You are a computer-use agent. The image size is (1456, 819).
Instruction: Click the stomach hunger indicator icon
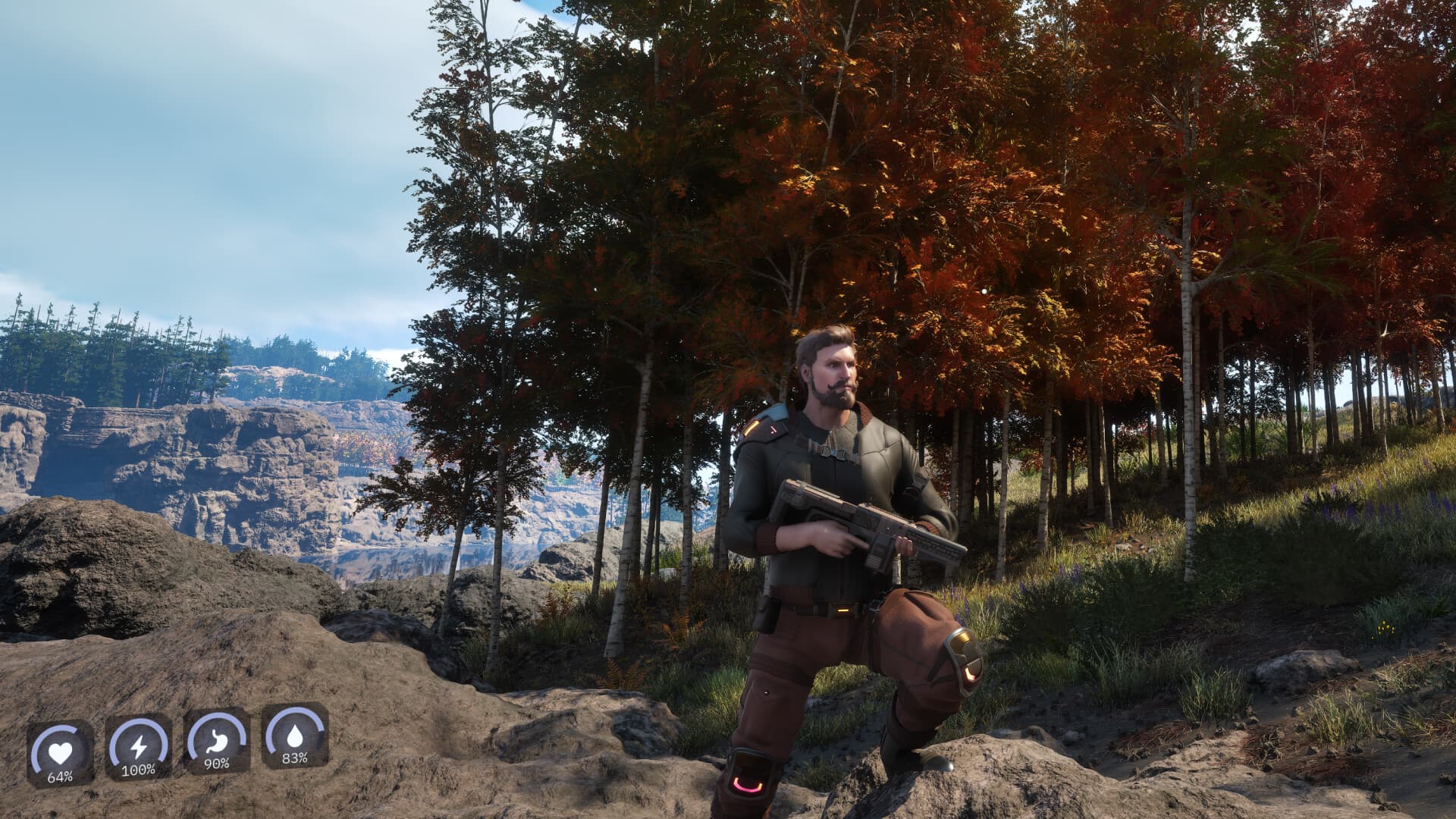pyautogui.click(x=217, y=740)
